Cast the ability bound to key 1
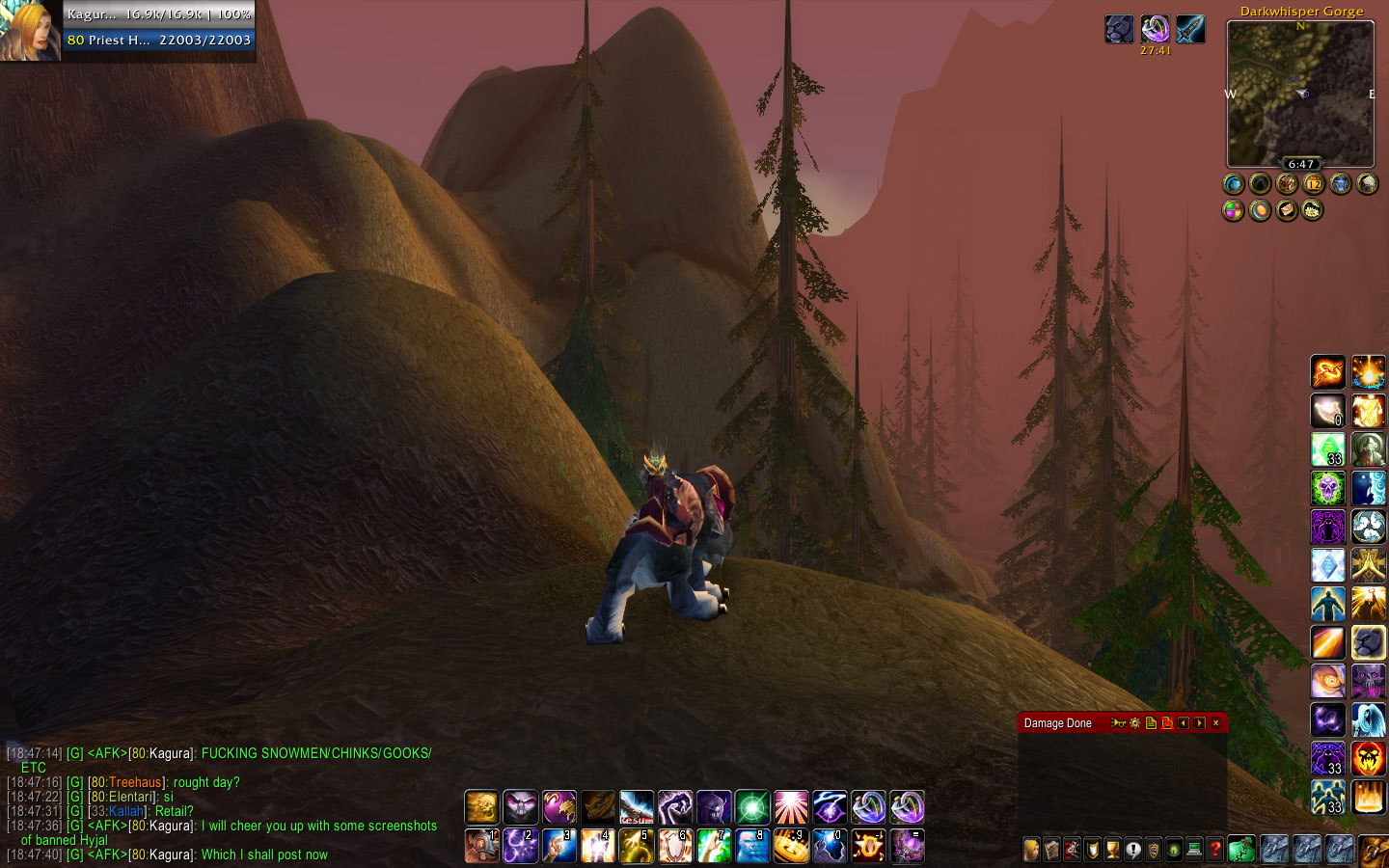 click(481, 846)
